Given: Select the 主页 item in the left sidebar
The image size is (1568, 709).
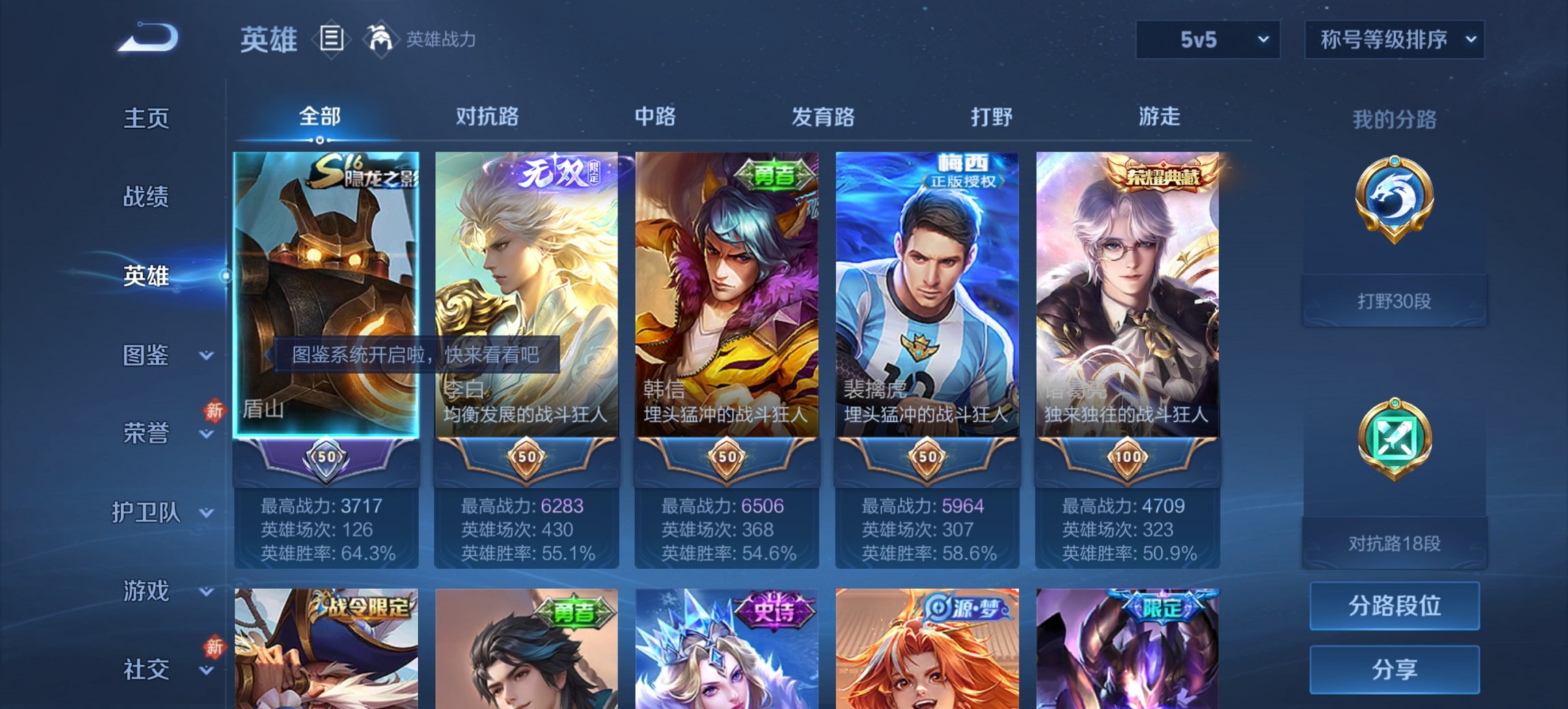Looking at the screenshot, I should click(x=148, y=118).
